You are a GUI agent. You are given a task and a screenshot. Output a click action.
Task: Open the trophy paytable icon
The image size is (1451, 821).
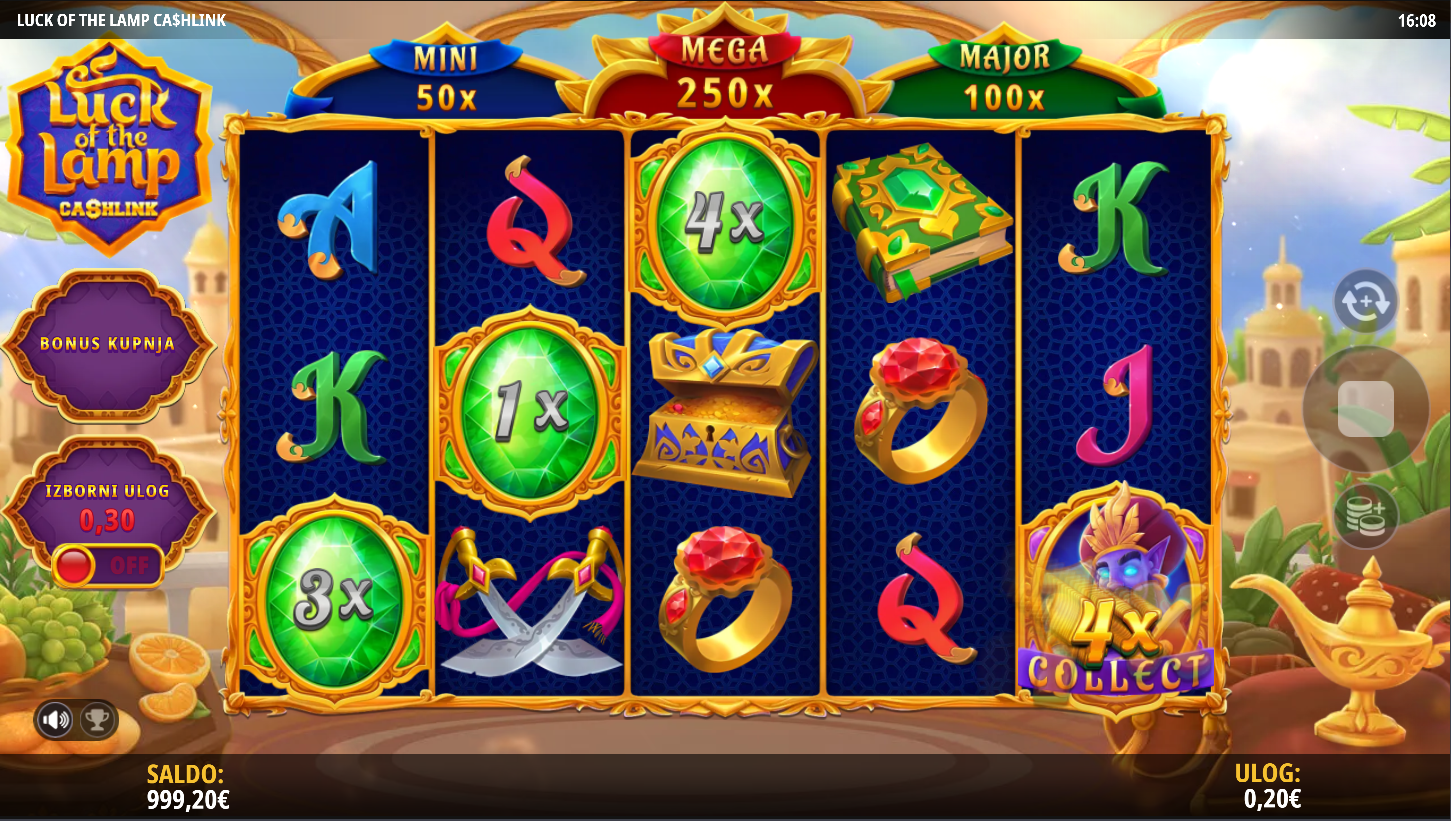(97, 719)
